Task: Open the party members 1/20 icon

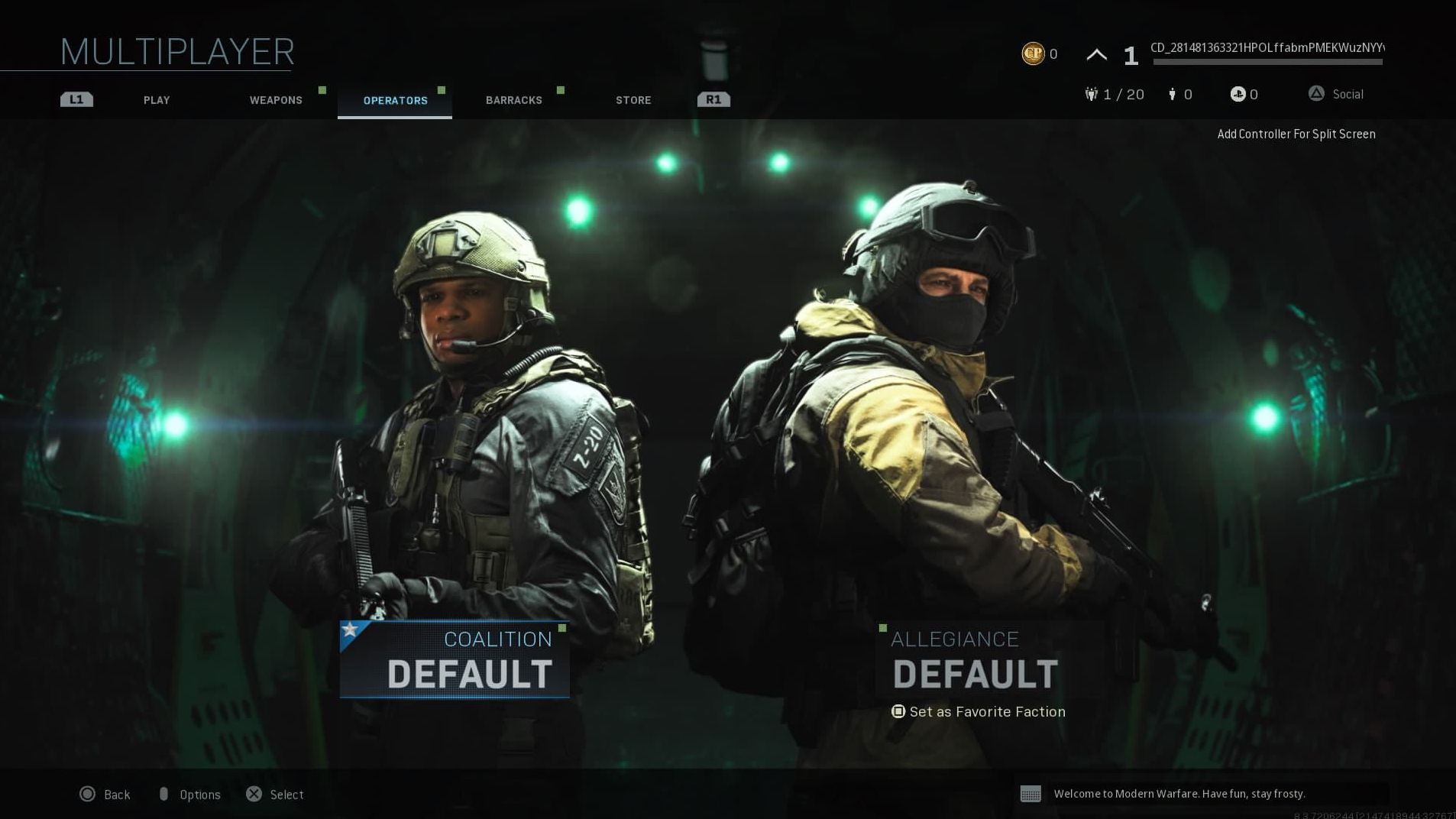Action: [1092, 94]
